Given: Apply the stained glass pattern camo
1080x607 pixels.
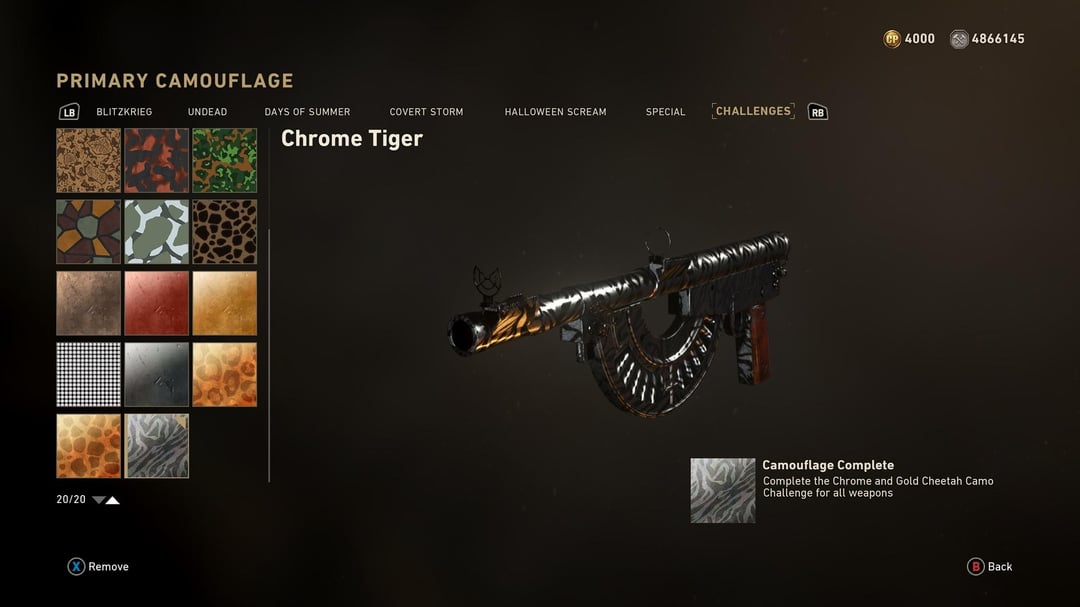Looking at the screenshot, I should [x=89, y=232].
